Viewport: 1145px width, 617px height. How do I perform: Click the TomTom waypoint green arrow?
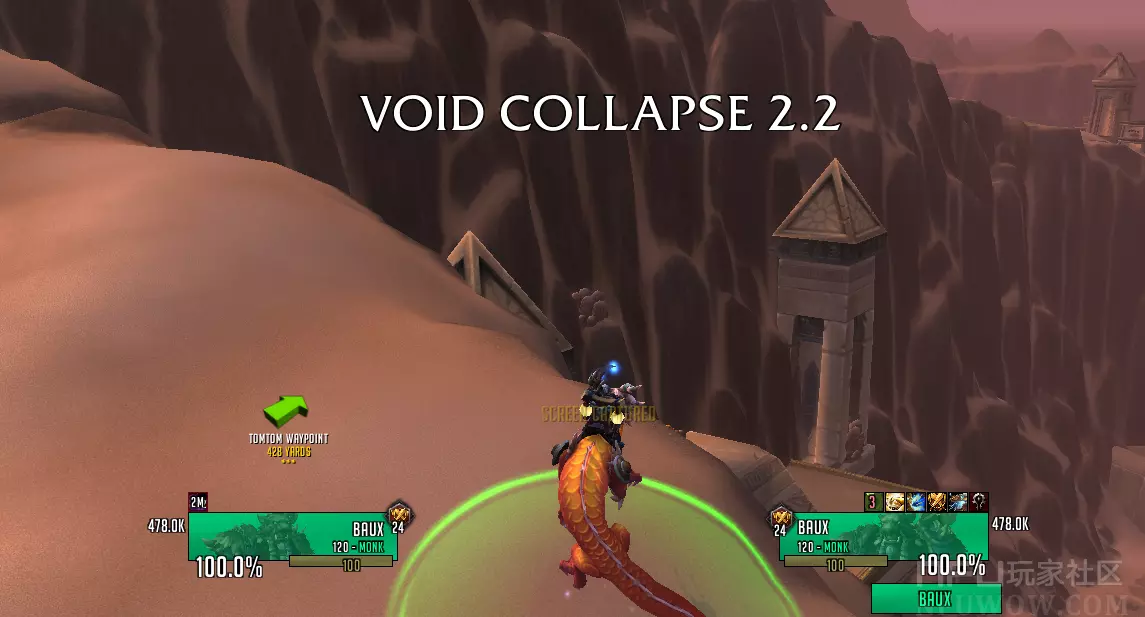pyautogui.click(x=285, y=410)
